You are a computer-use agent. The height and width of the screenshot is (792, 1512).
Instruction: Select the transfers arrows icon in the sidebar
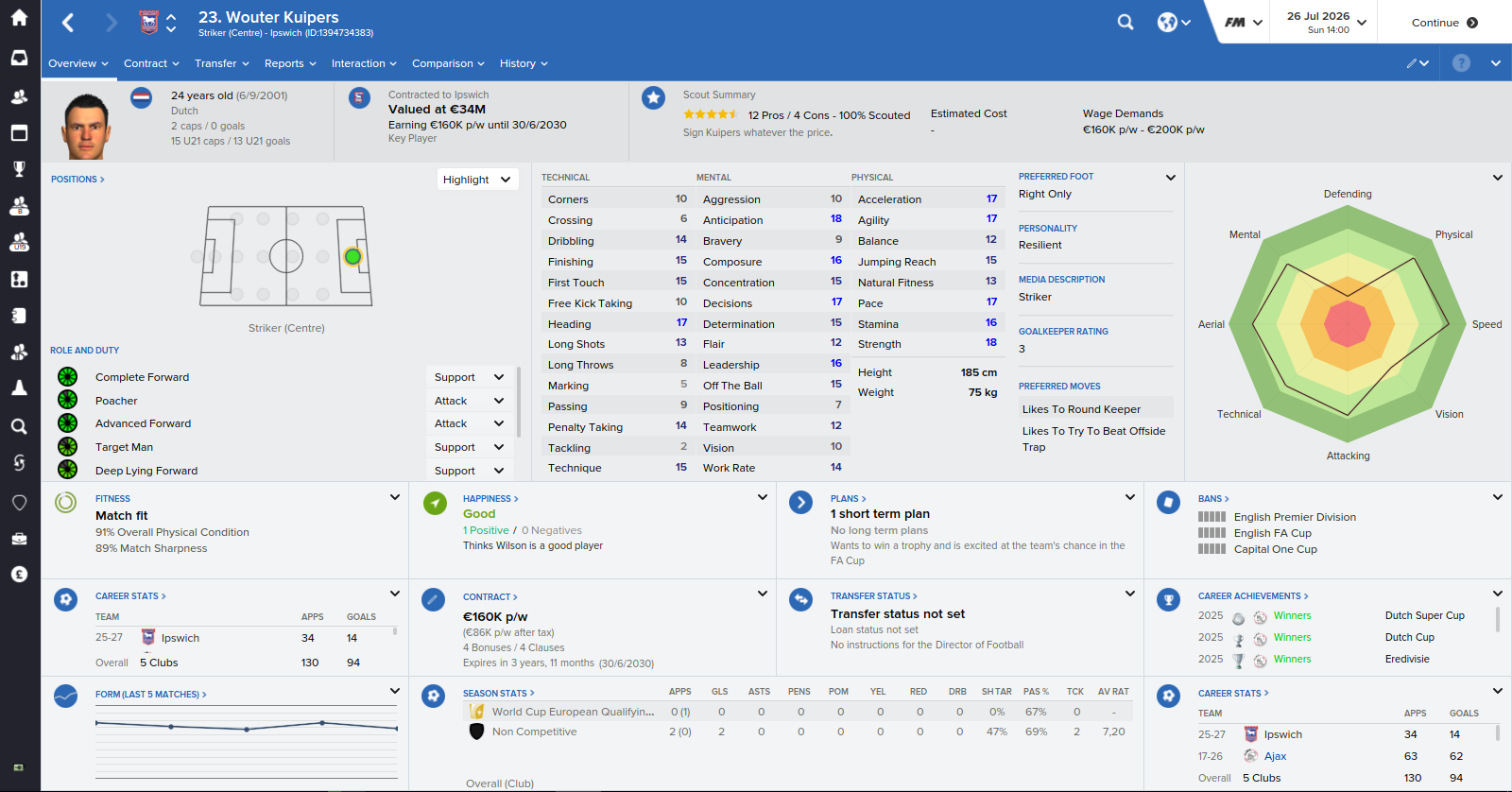pos(19,463)
